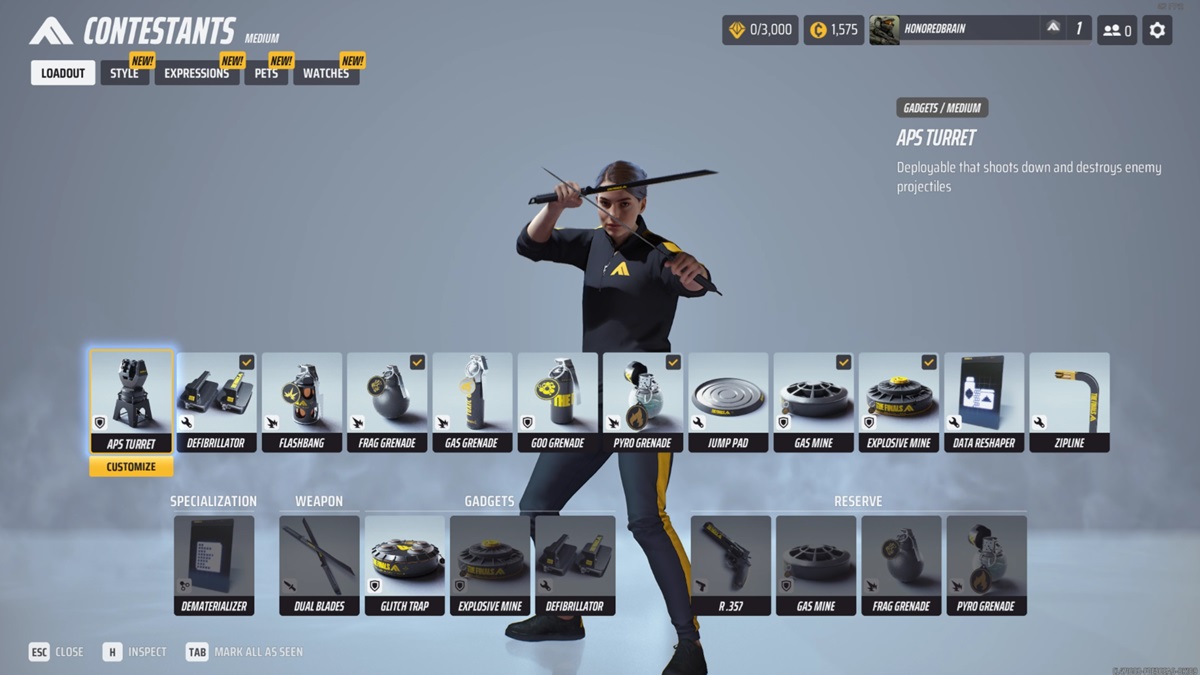Click the Glitch Trap gadget slot

click(x=404, y=565)
